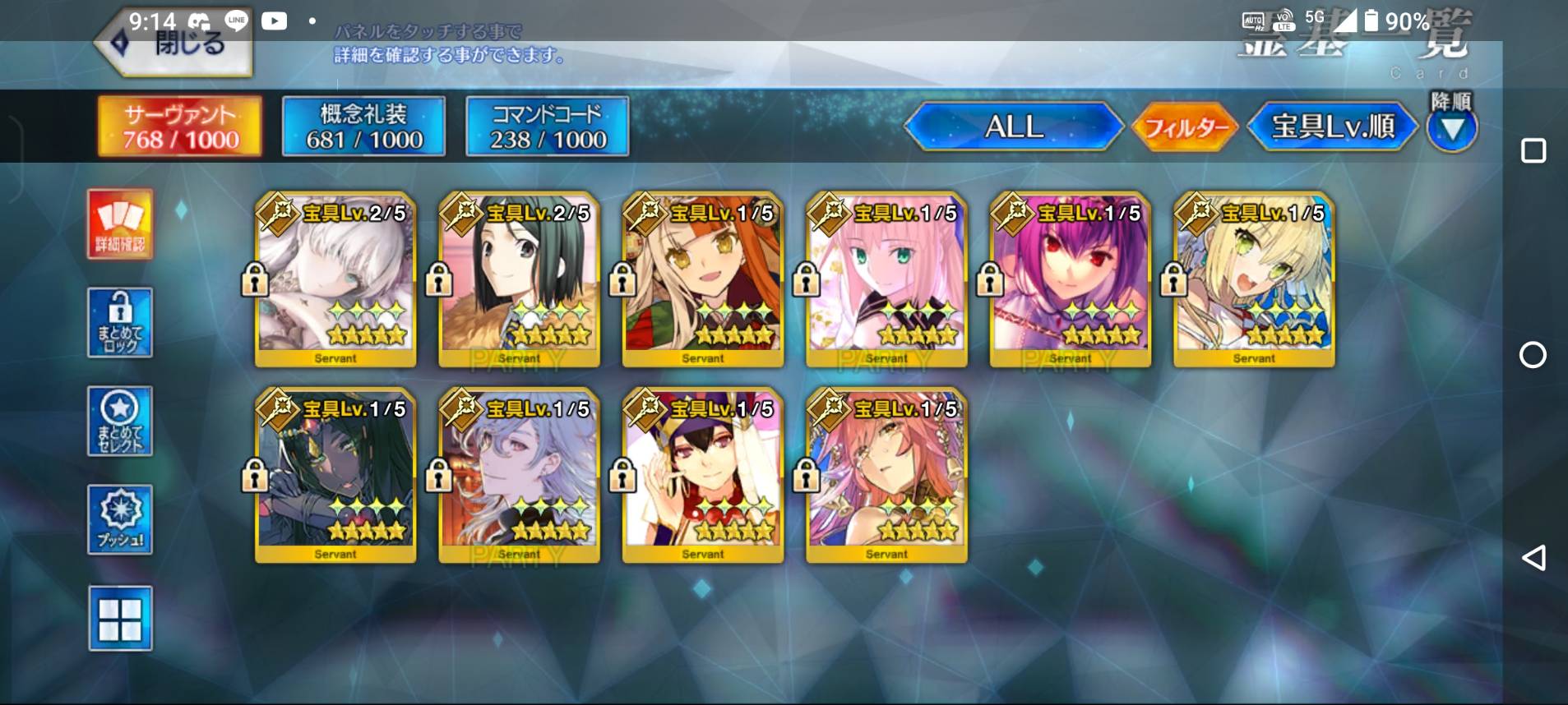
Task: Select the blonde green-eyed servant card
Action: pyautogui.click(x=1254, y=279)
